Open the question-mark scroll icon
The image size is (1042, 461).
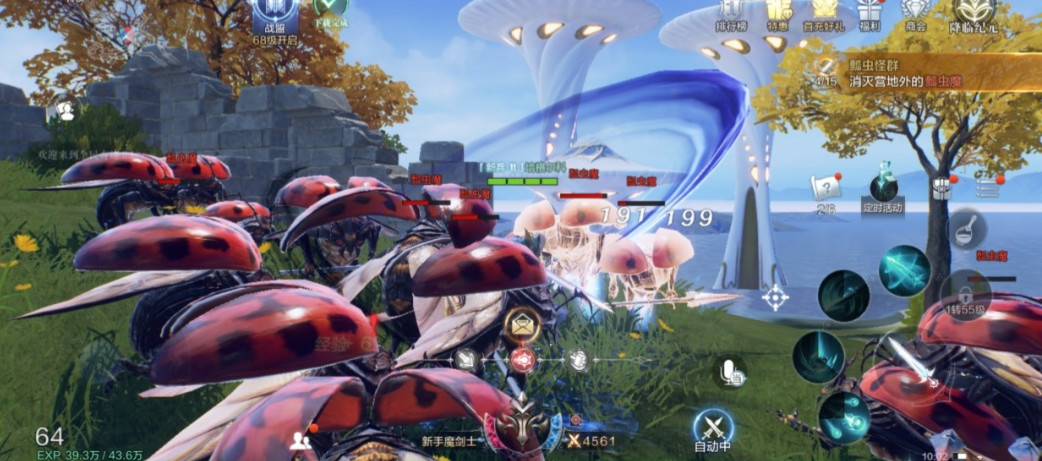[x=825, y=188]
